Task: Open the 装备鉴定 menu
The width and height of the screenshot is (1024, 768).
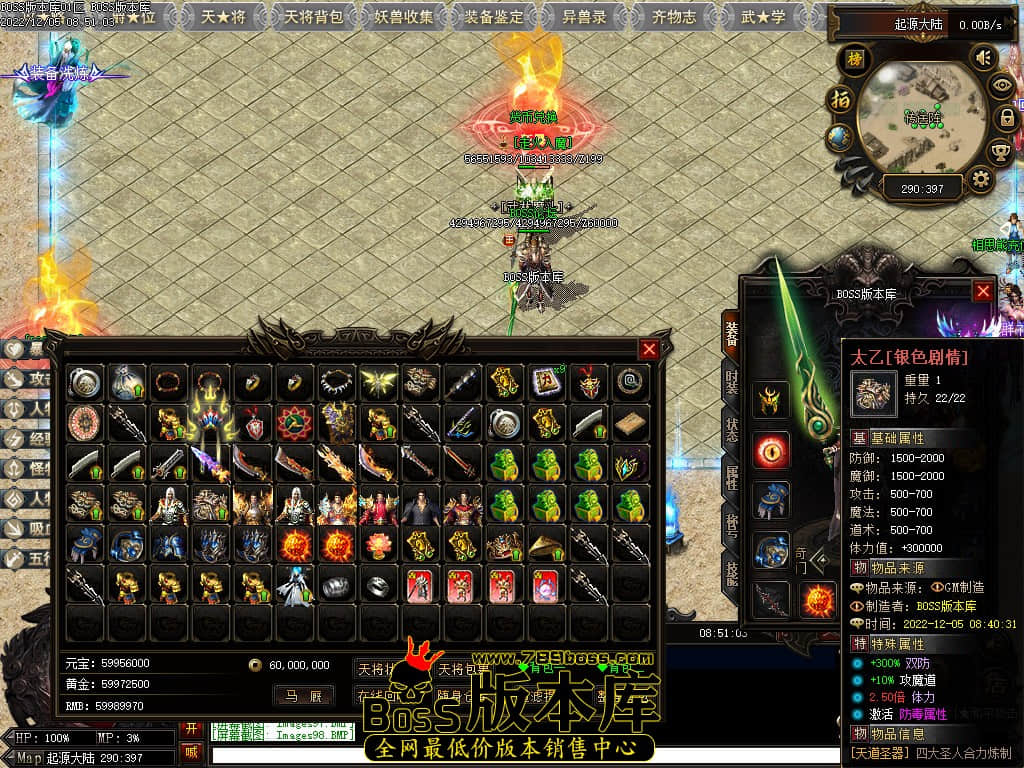Action: click(x=494, y=16)
